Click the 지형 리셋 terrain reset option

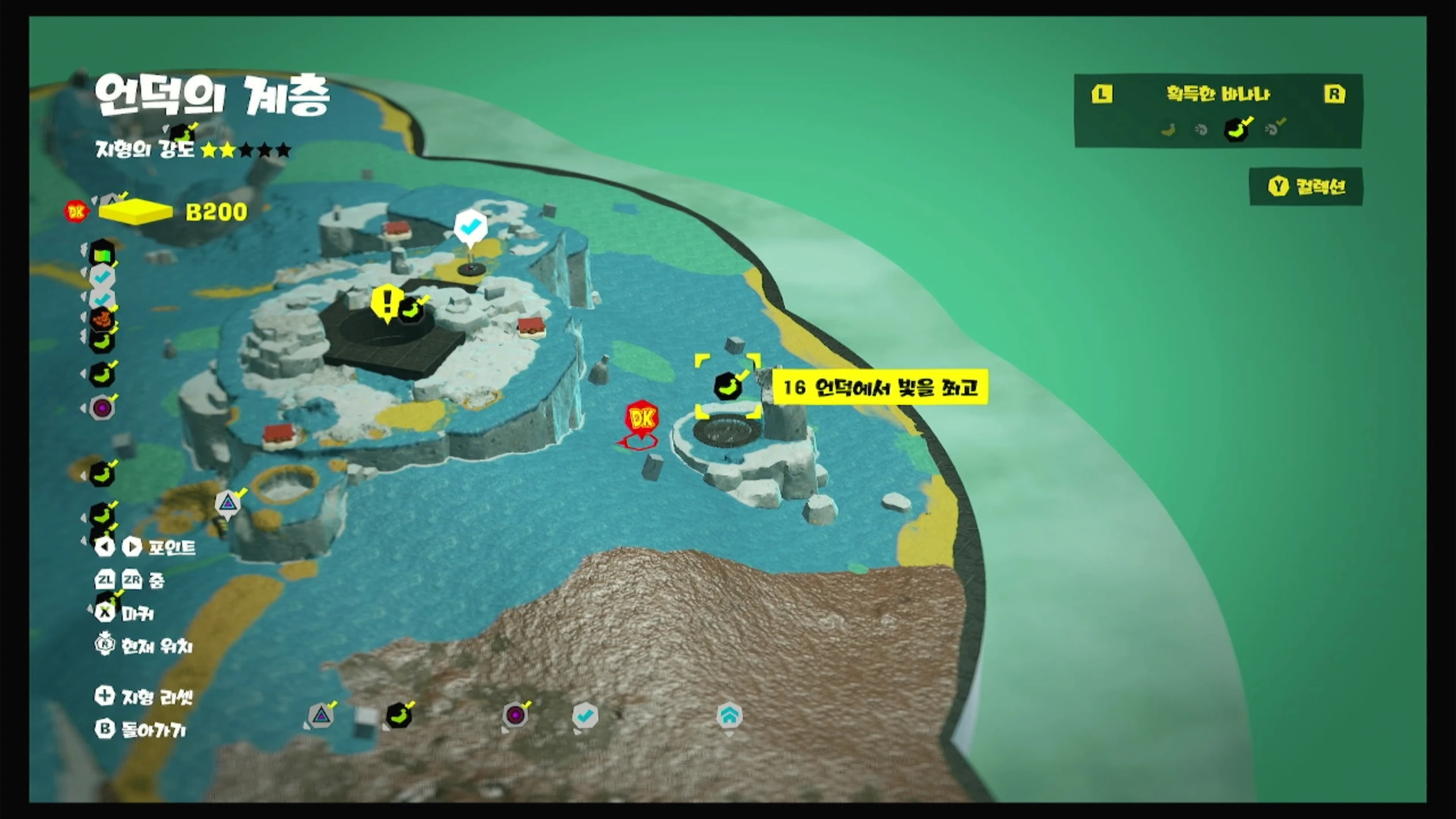pyautogui.click(x=144, y=697)
